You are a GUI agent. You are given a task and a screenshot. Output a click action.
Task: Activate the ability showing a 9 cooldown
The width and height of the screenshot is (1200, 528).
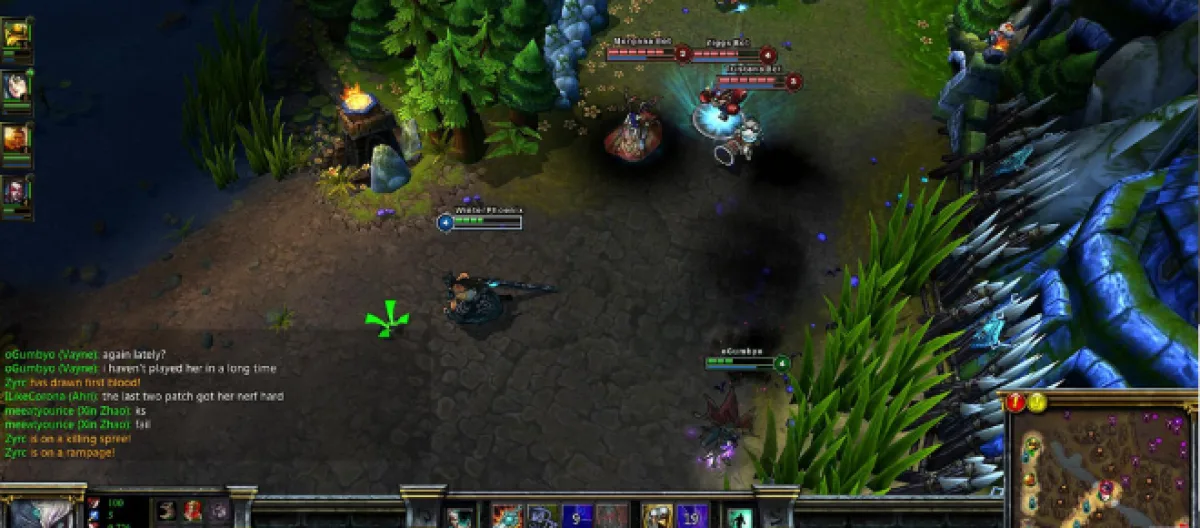[577, 517]
